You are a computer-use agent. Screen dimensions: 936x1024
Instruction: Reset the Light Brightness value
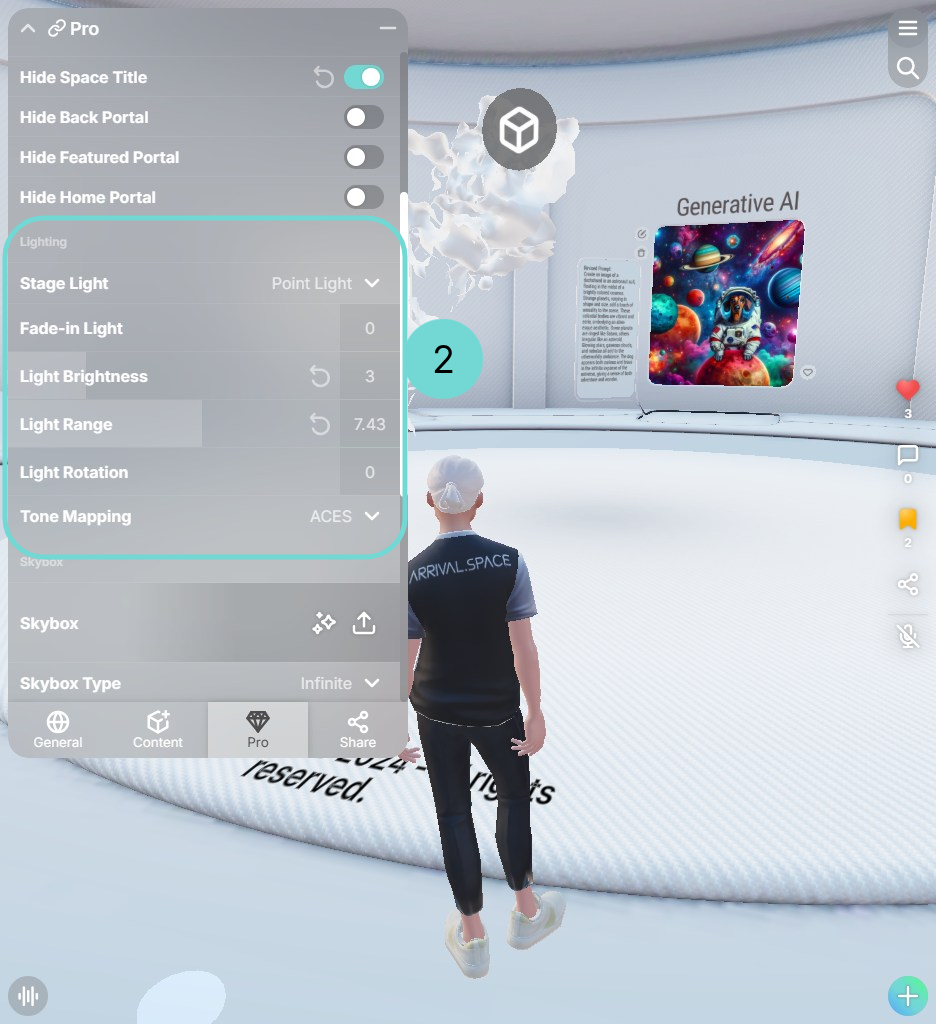point(320,376)
